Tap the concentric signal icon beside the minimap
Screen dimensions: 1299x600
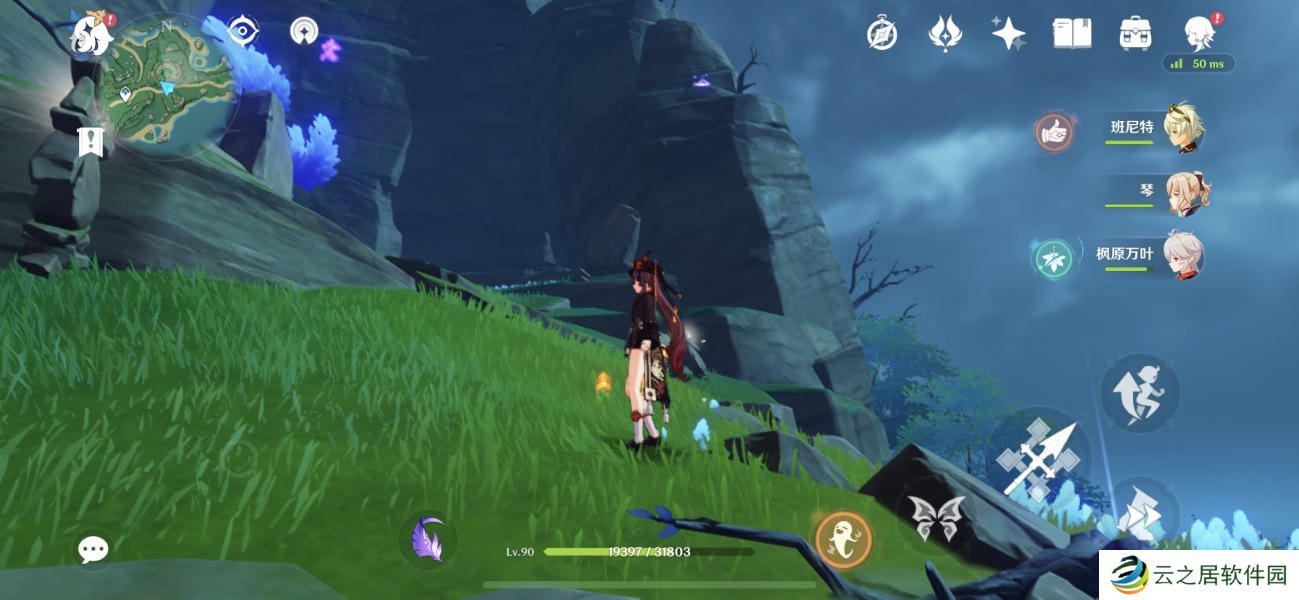(303, 31)
